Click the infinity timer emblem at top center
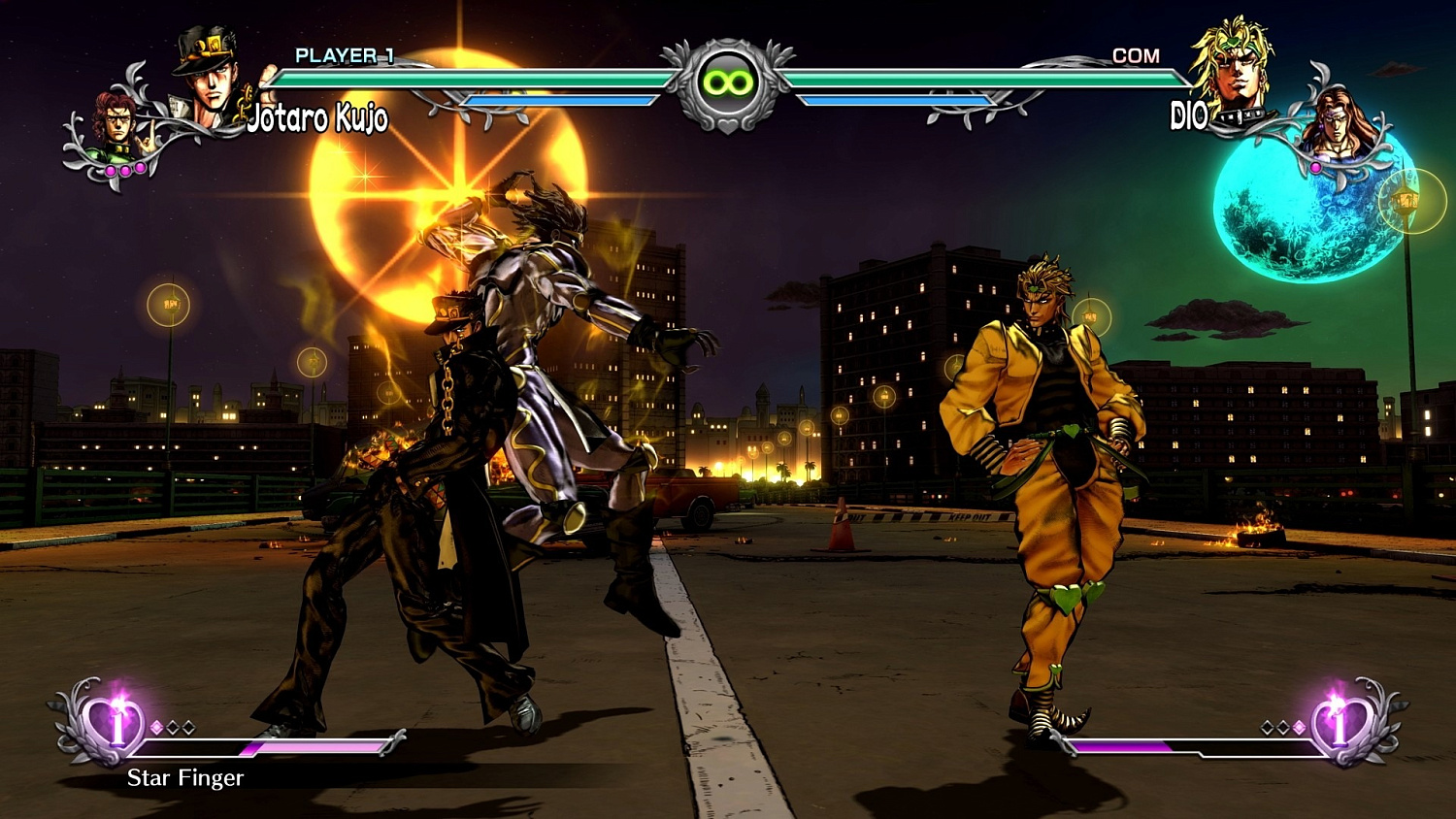Image resolution: width=1456 pixels, height=819 pixels. click(x=728, y=82)
